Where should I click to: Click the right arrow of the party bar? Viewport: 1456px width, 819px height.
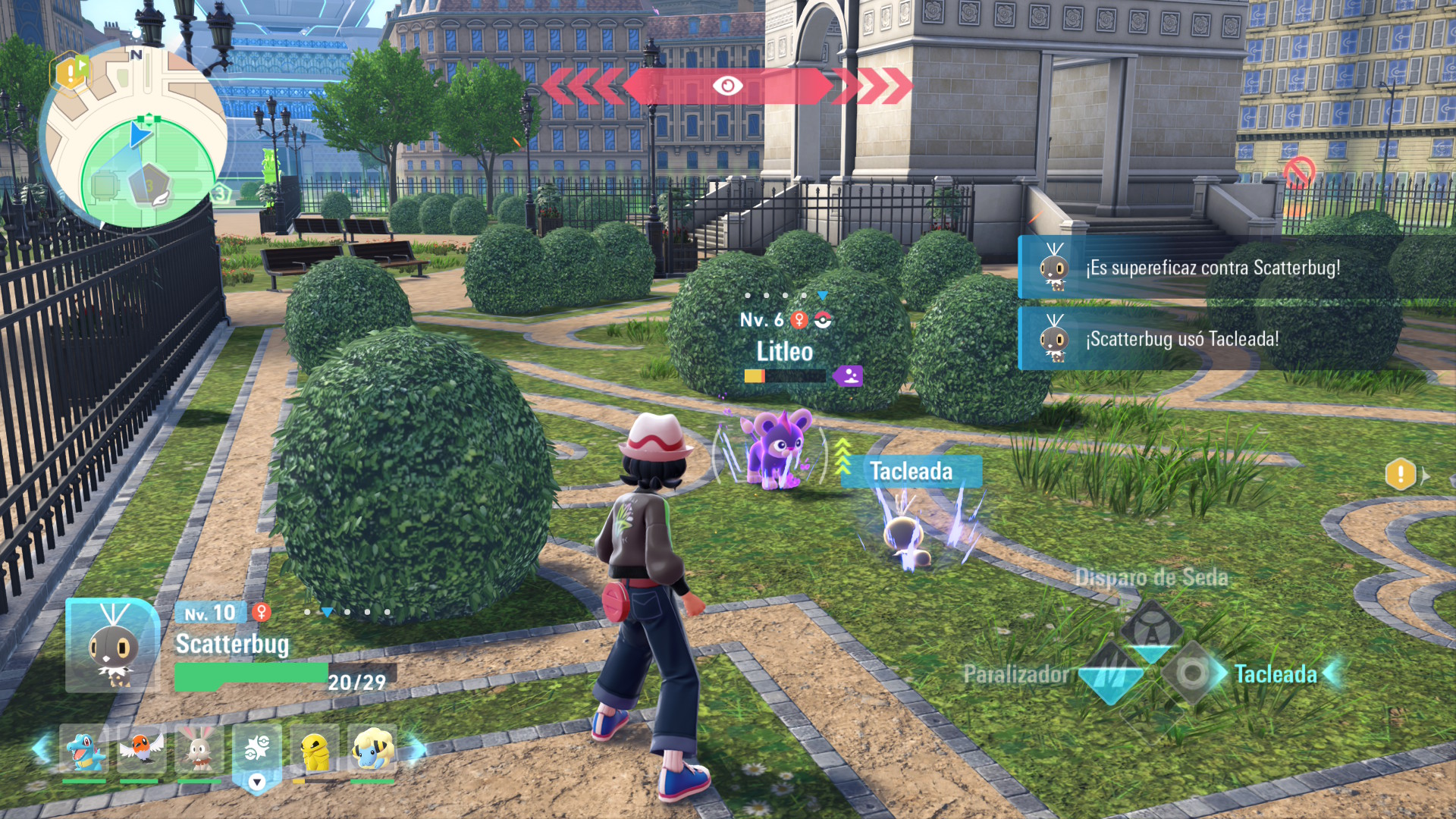pos(416,749)
